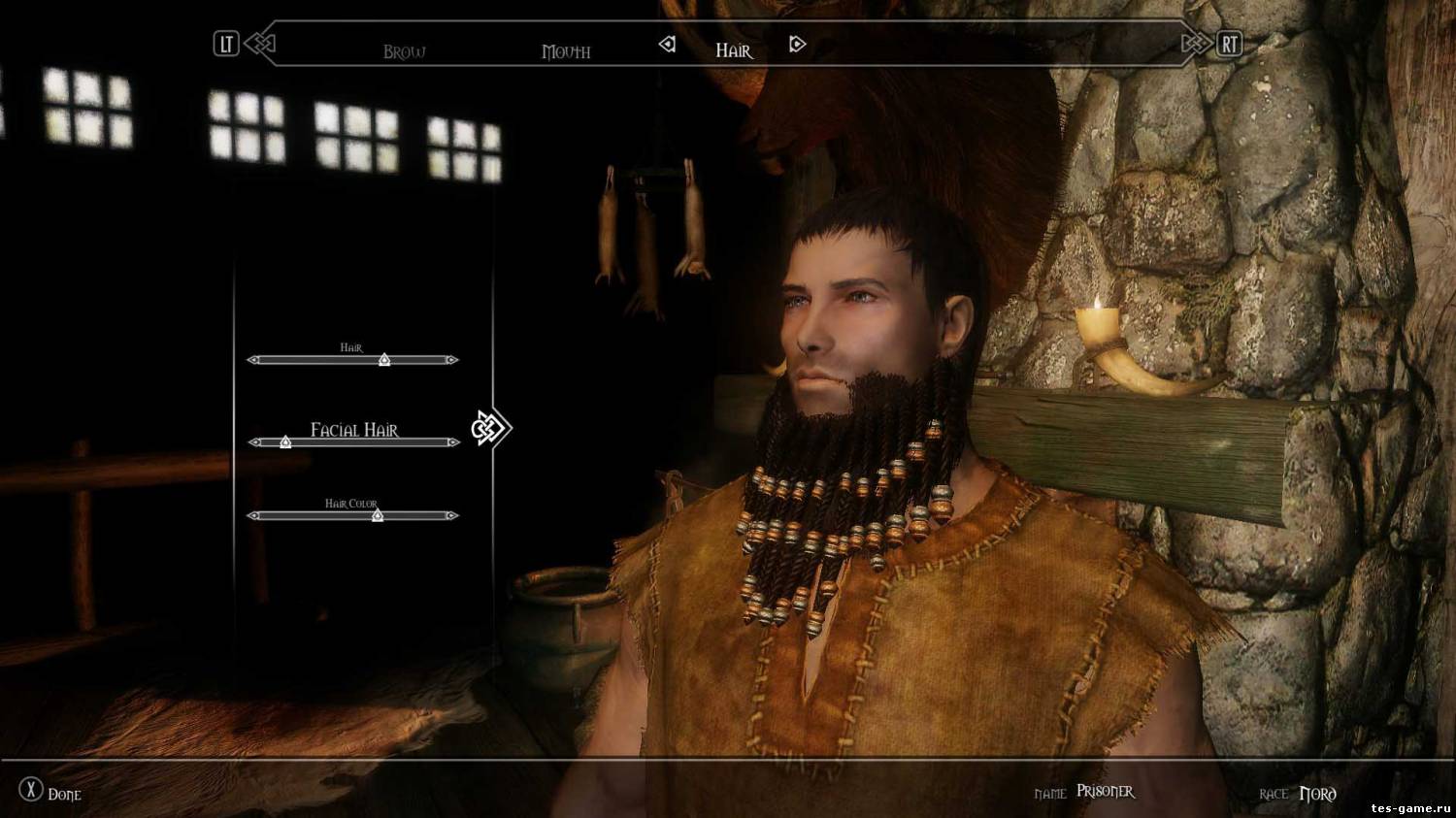Switch to the Mouth category tab
1456x818 pixels.
pos(566,51)
